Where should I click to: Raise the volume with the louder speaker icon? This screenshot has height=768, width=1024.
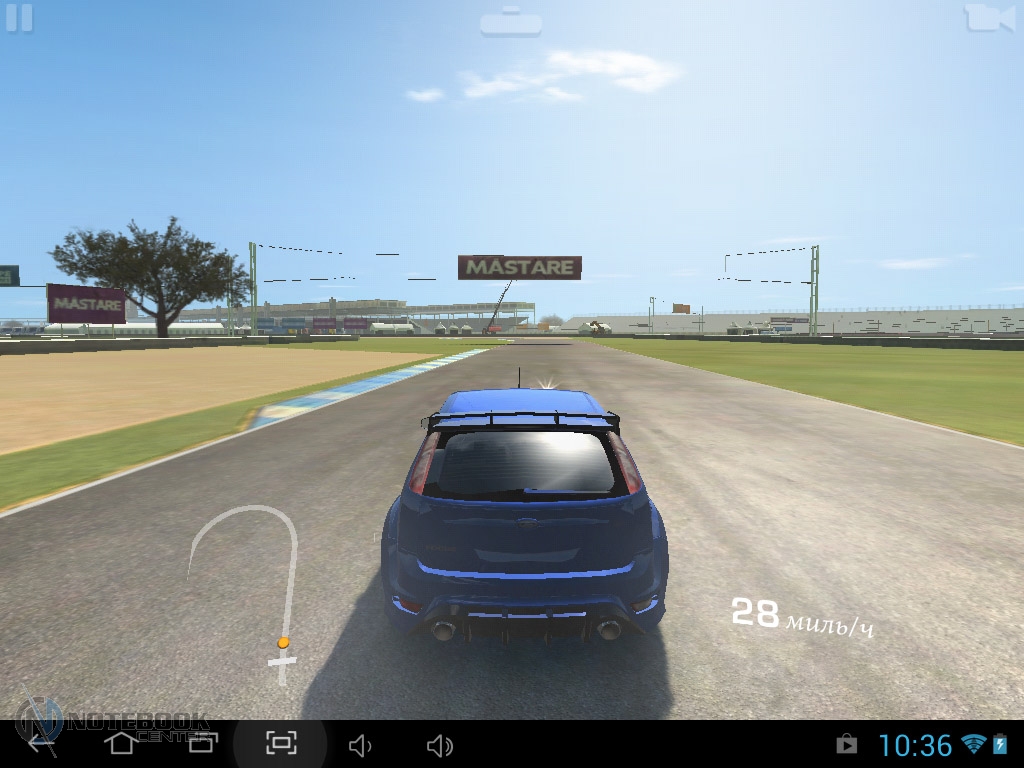[x=440, y=745]
